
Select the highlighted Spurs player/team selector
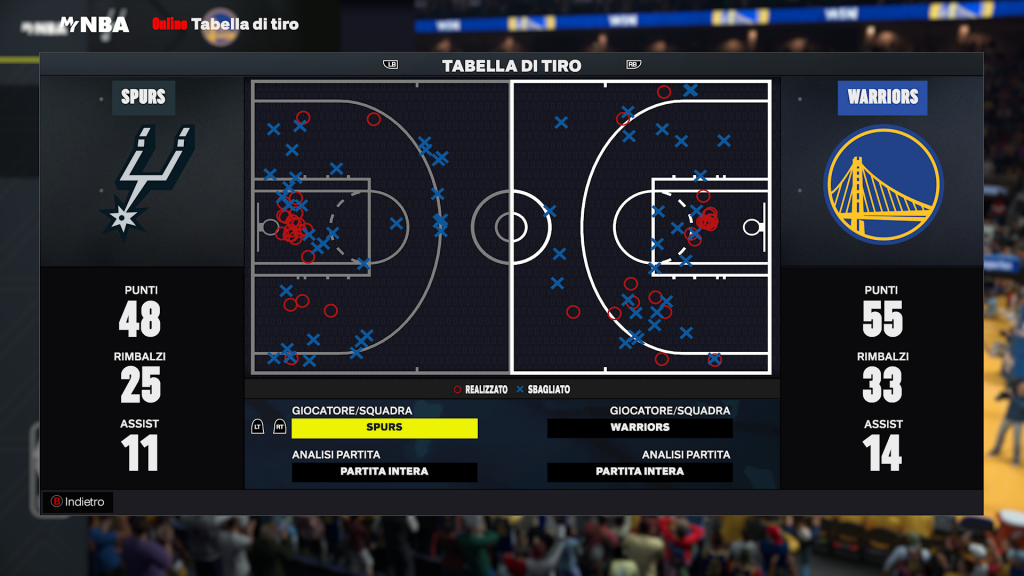tap(384, 428)
